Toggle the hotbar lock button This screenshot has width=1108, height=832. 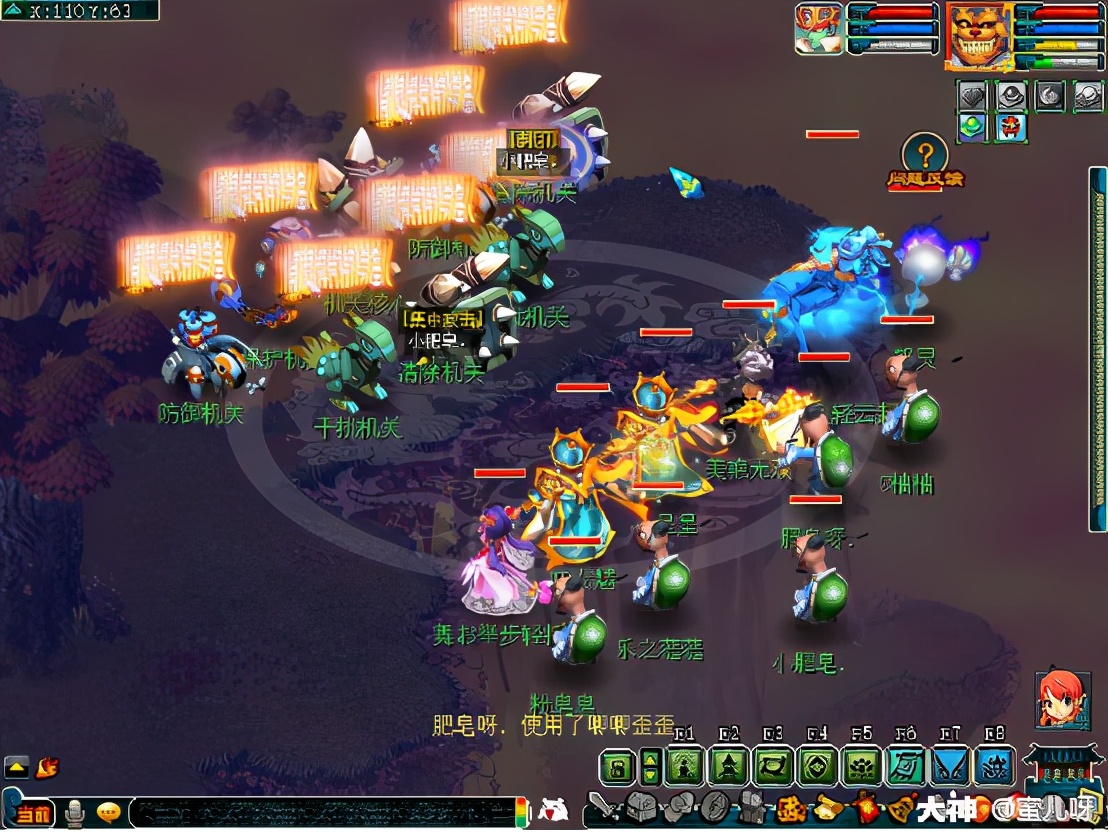pos(618,767)
